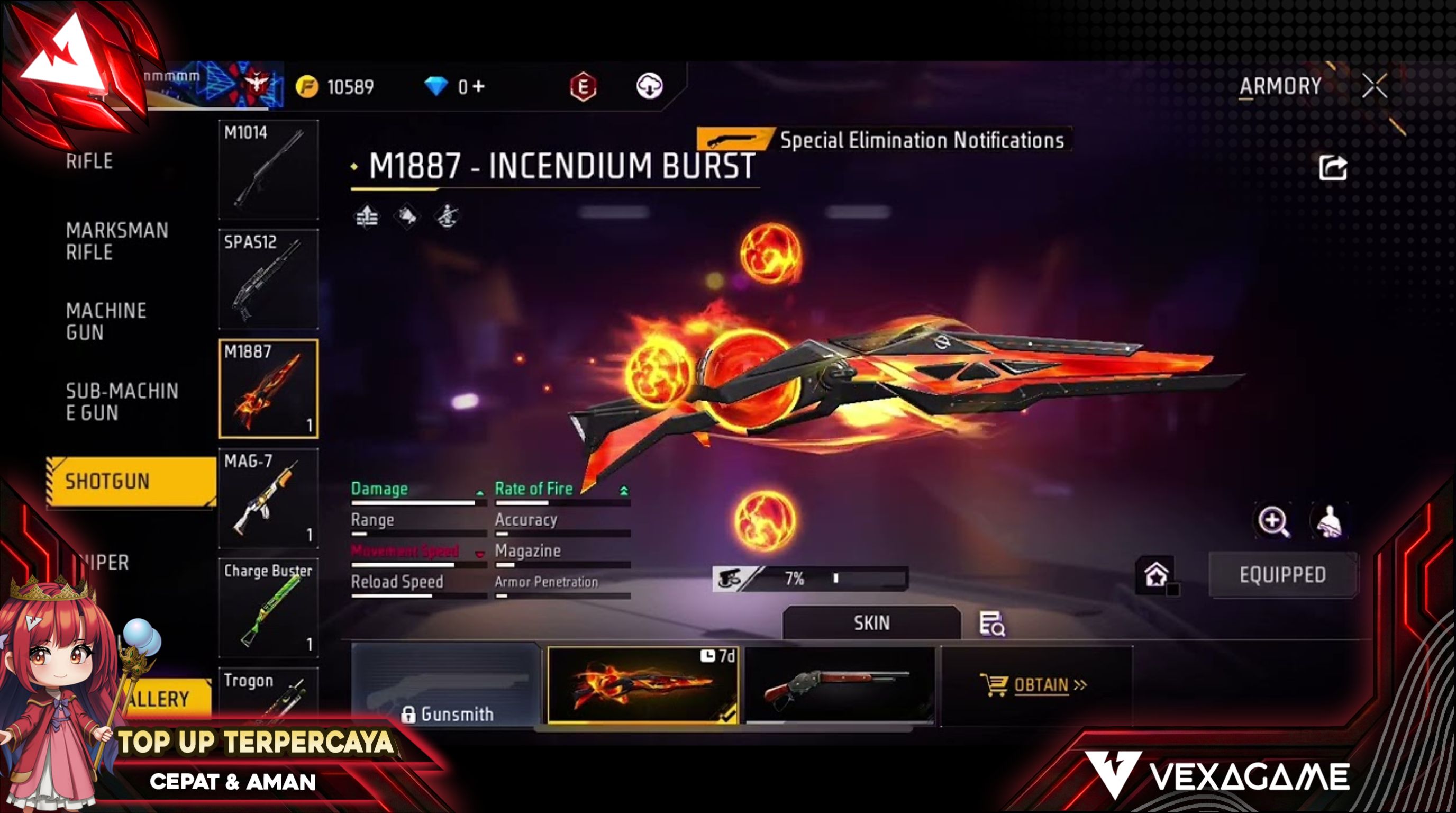Viewport: 1456px width, 813px height.
Task: Add diamonds with the plus button
Action: point(479,86)
